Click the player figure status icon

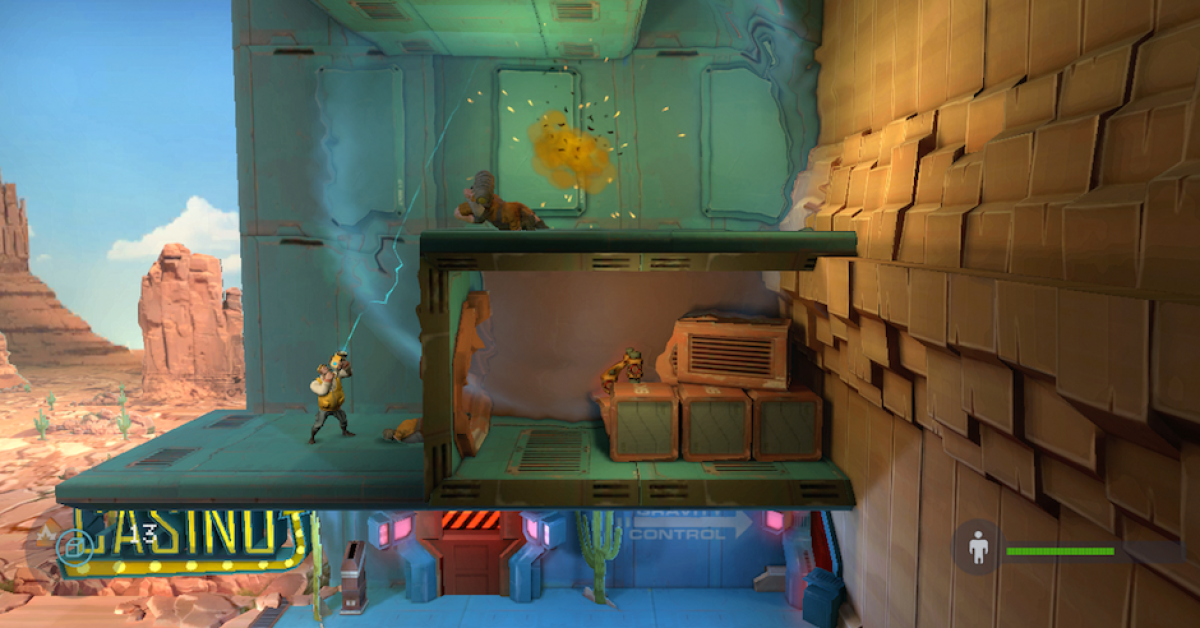978,548
